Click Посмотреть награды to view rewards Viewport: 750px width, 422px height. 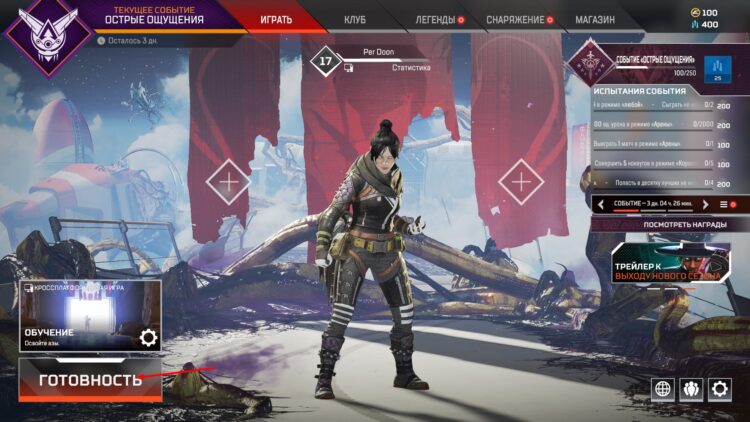click(664, 225)
